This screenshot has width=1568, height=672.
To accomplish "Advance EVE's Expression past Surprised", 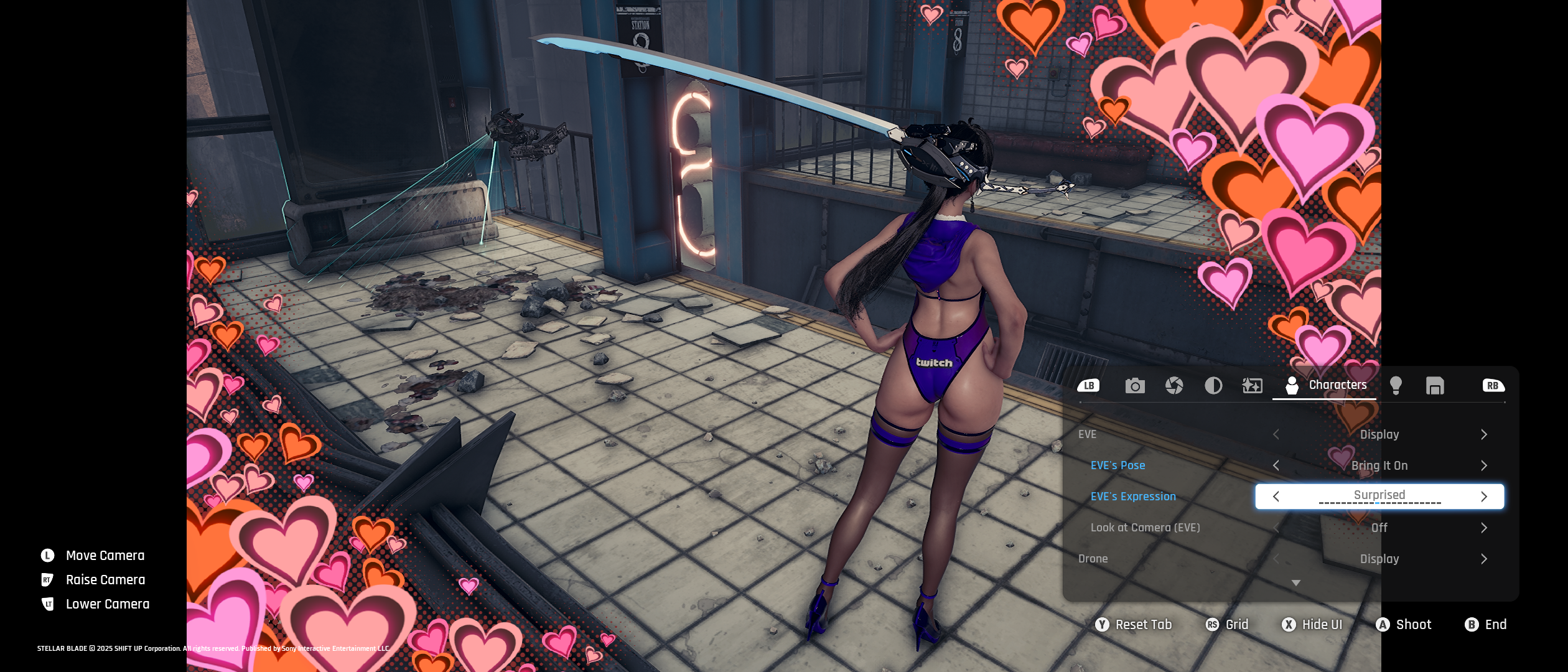I will click(1484, 497).
